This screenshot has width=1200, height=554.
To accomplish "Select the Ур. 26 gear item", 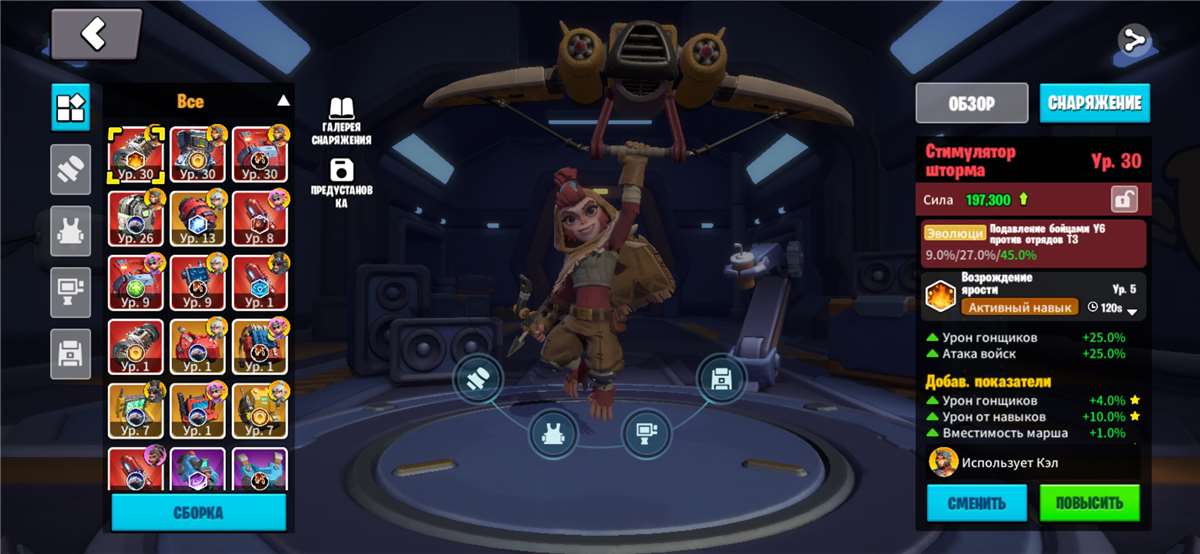I will tap(136, 218).
